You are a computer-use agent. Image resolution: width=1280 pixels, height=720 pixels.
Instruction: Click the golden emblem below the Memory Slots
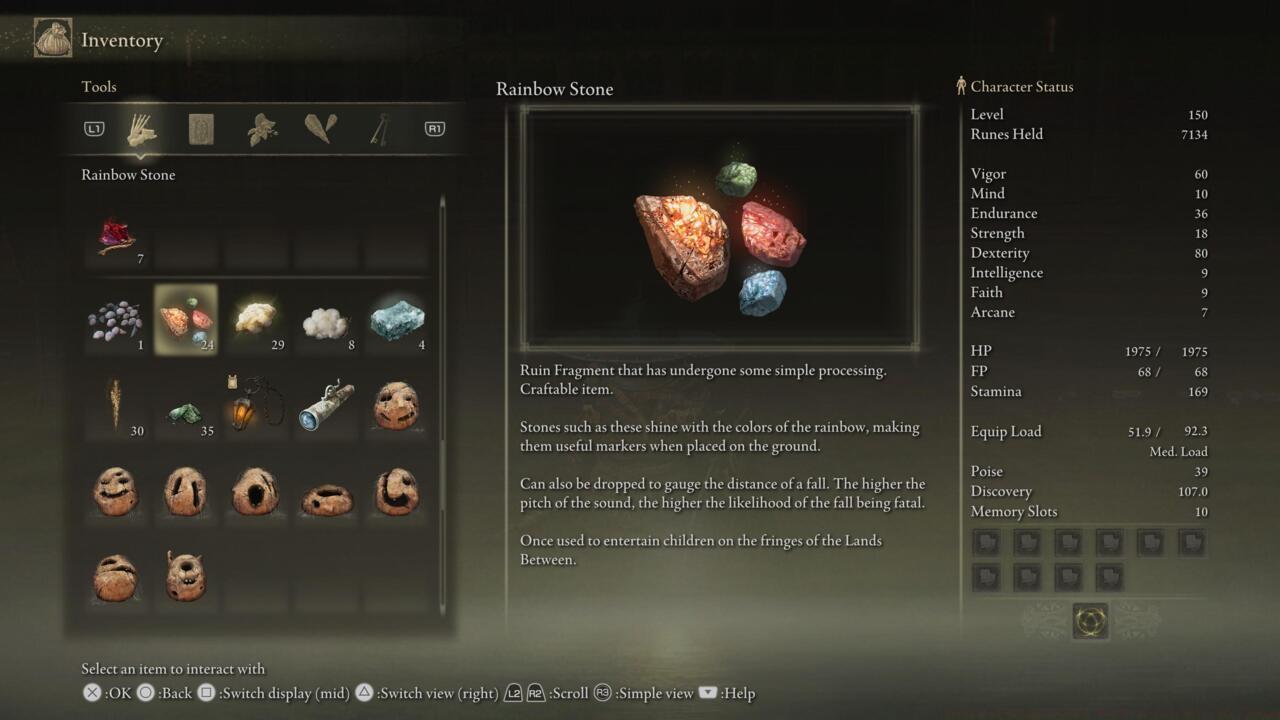click(1091, 620)
